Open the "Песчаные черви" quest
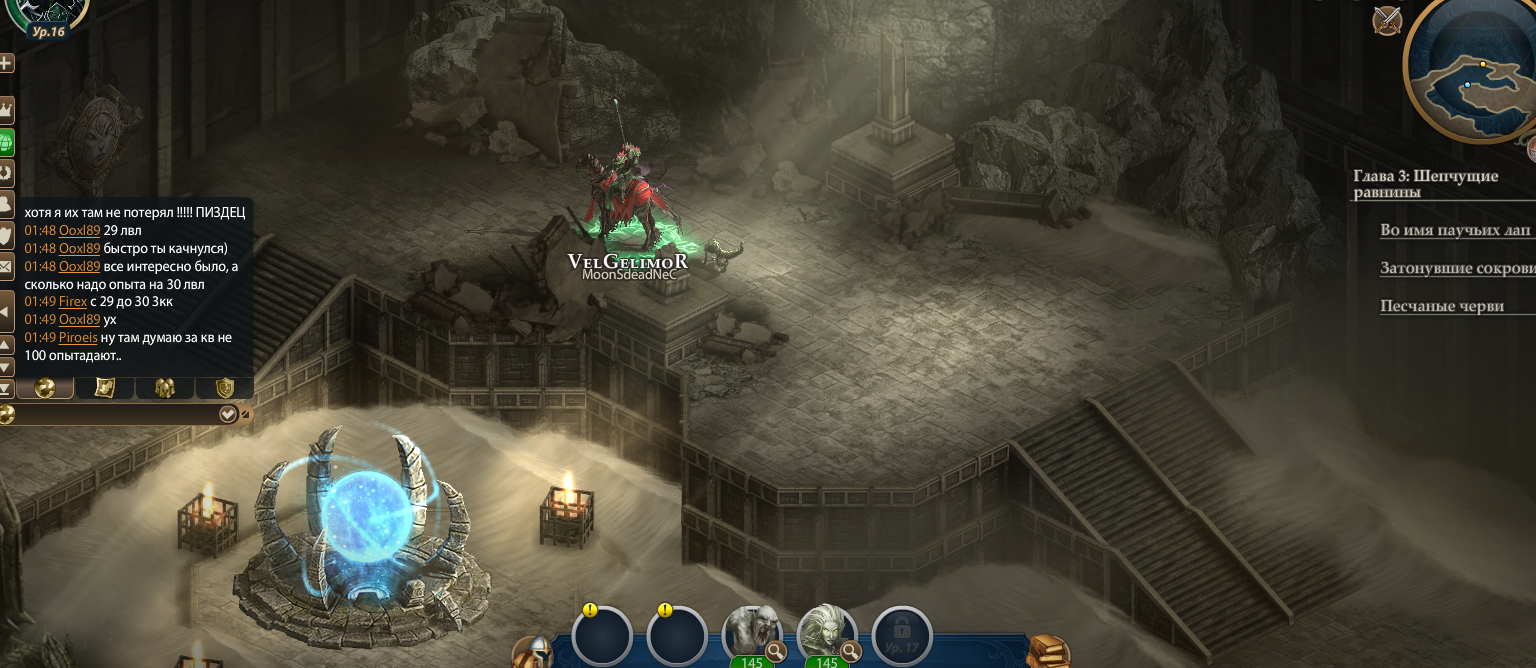 click(x=1441, y=306)
